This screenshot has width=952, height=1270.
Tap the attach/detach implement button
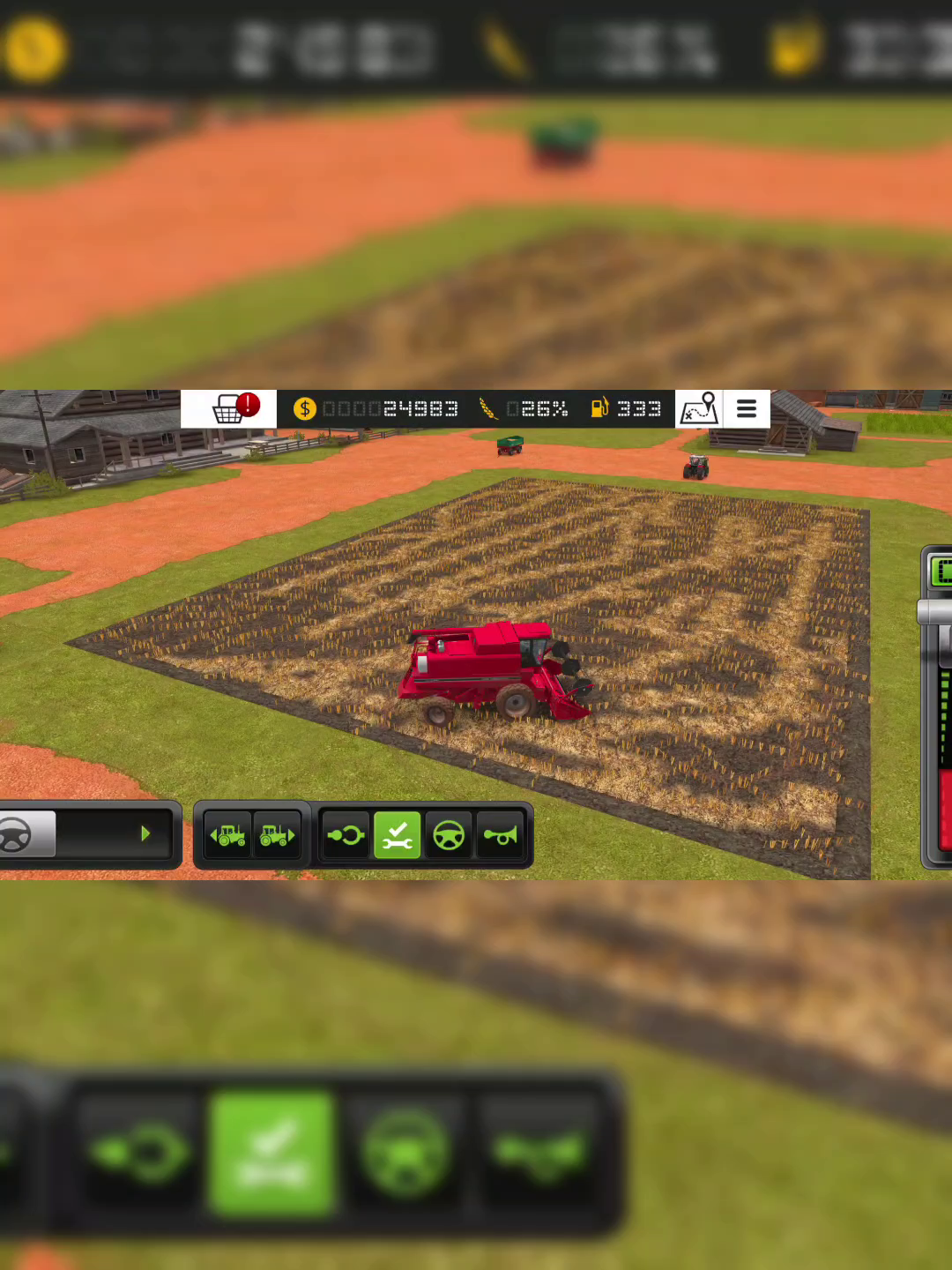(x=346, y=834)
